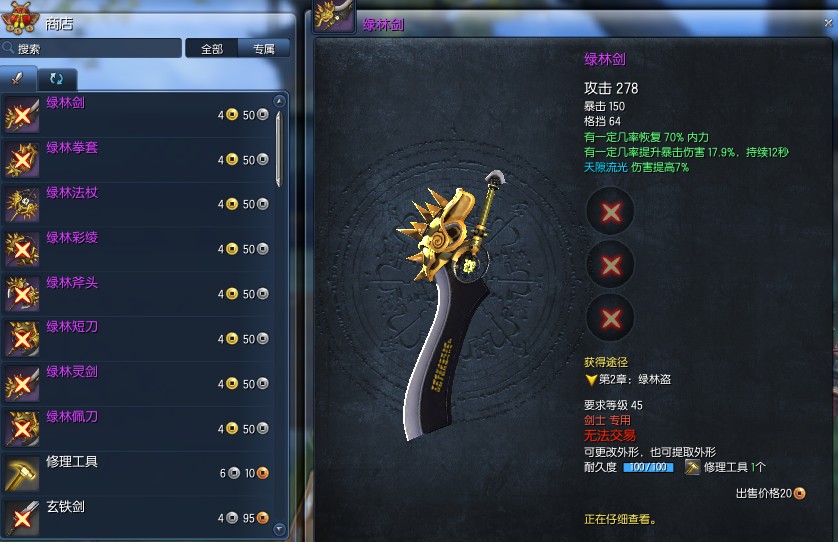
Task: Click the shop list scrollbar up arrow
Action: click(x=280, y=101)
